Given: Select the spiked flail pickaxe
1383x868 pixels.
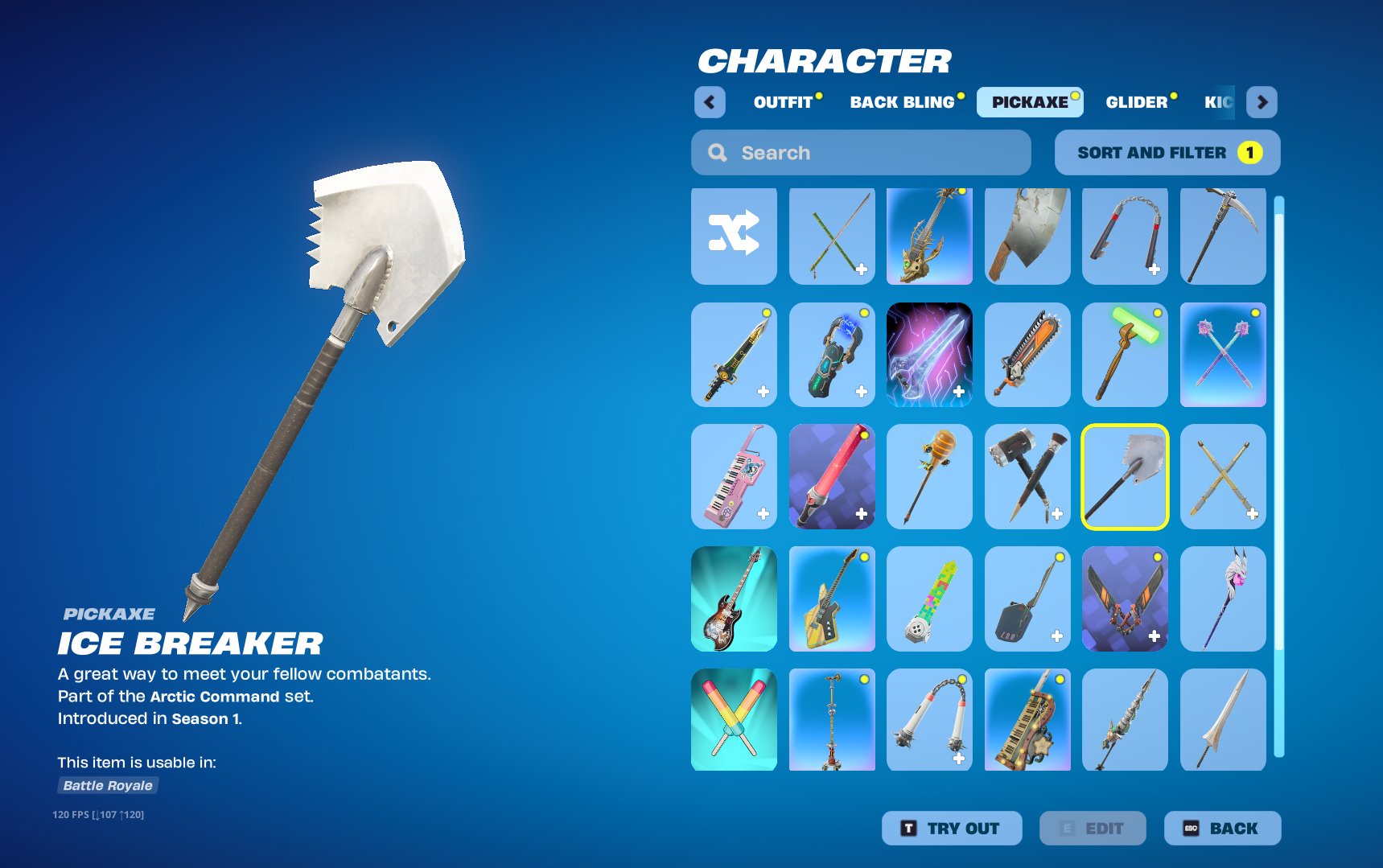Looking at the screenshot, I should (x=929, y=720).
